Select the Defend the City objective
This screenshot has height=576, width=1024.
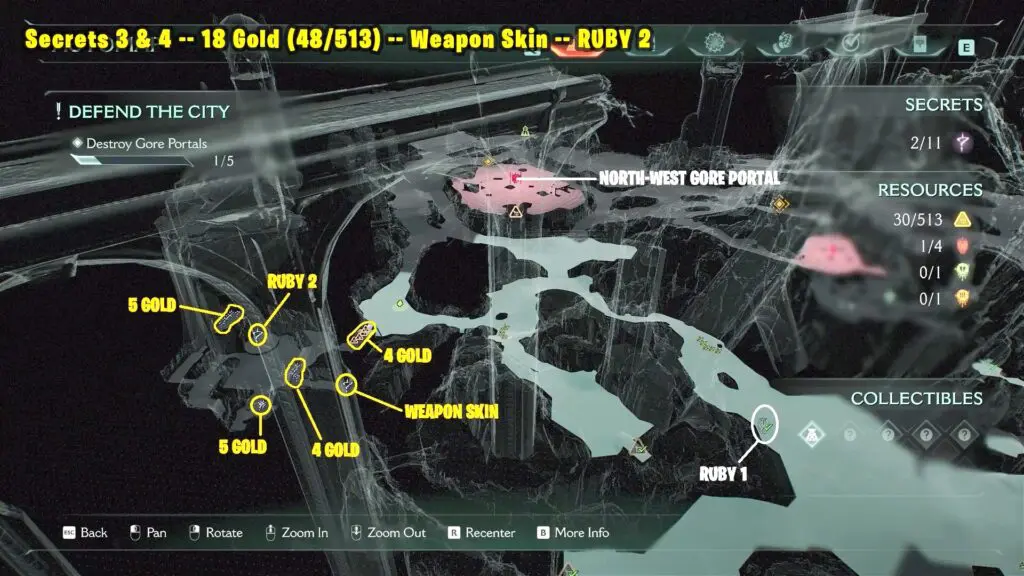(142, 111)
